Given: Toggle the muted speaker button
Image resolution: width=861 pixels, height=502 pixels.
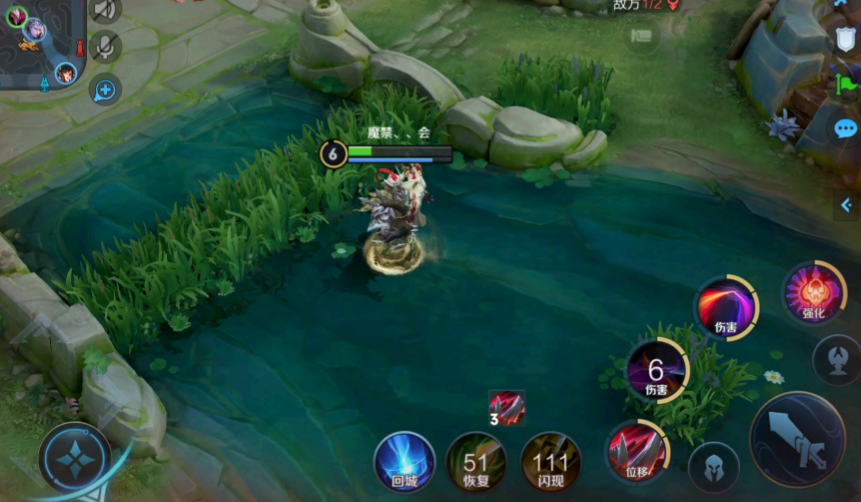Looking at the screenshot, I should point(104,10).
